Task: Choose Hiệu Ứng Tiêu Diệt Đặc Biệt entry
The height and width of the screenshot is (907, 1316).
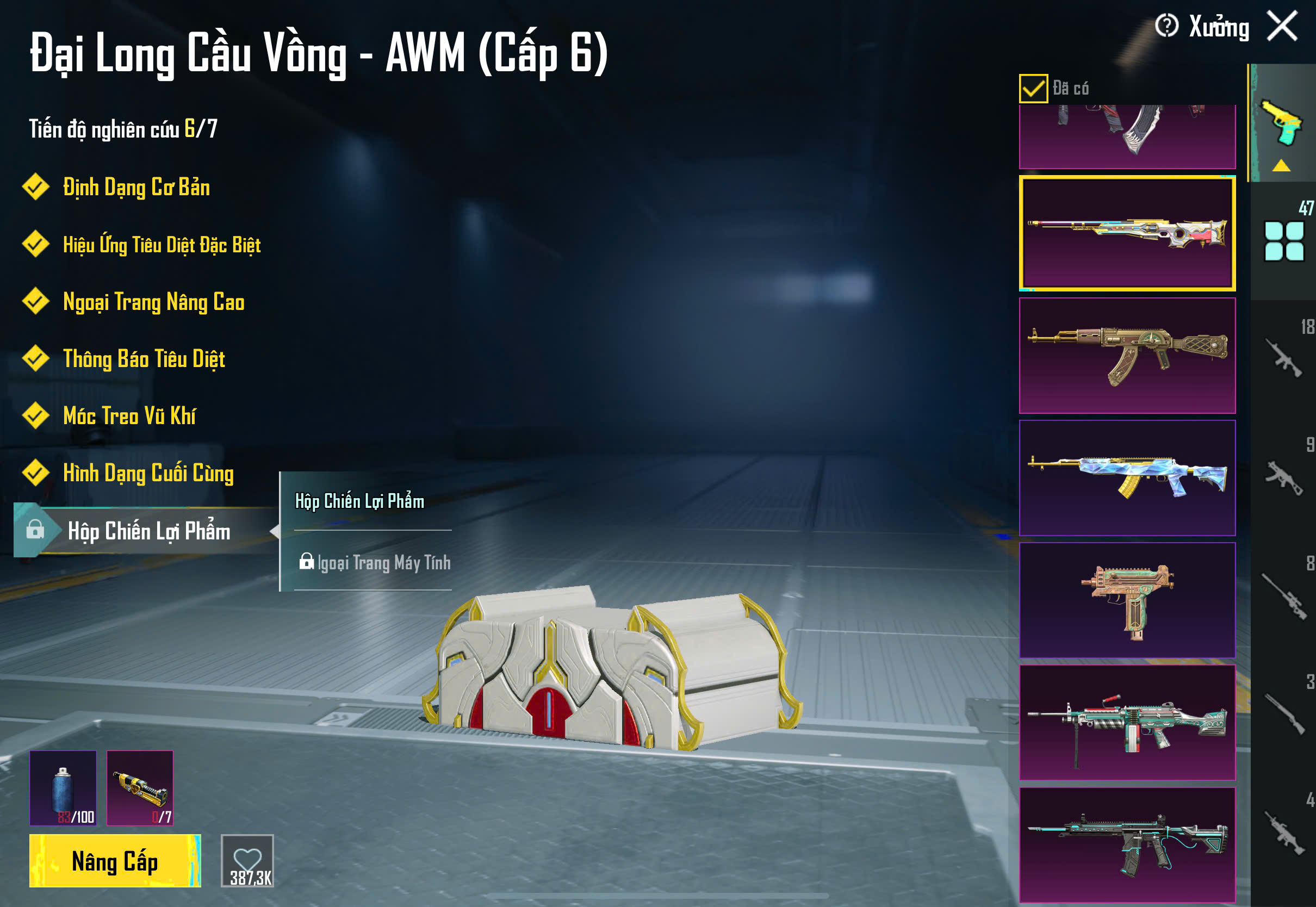Action: 162,245
